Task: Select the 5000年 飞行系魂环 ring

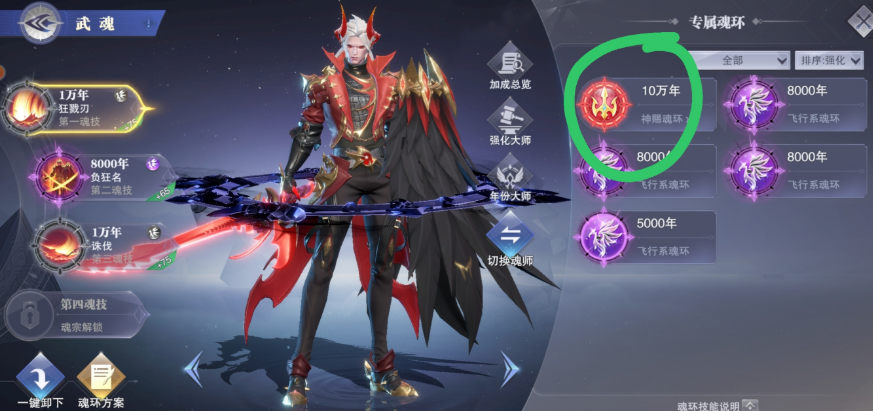Action: click(645, 237)
